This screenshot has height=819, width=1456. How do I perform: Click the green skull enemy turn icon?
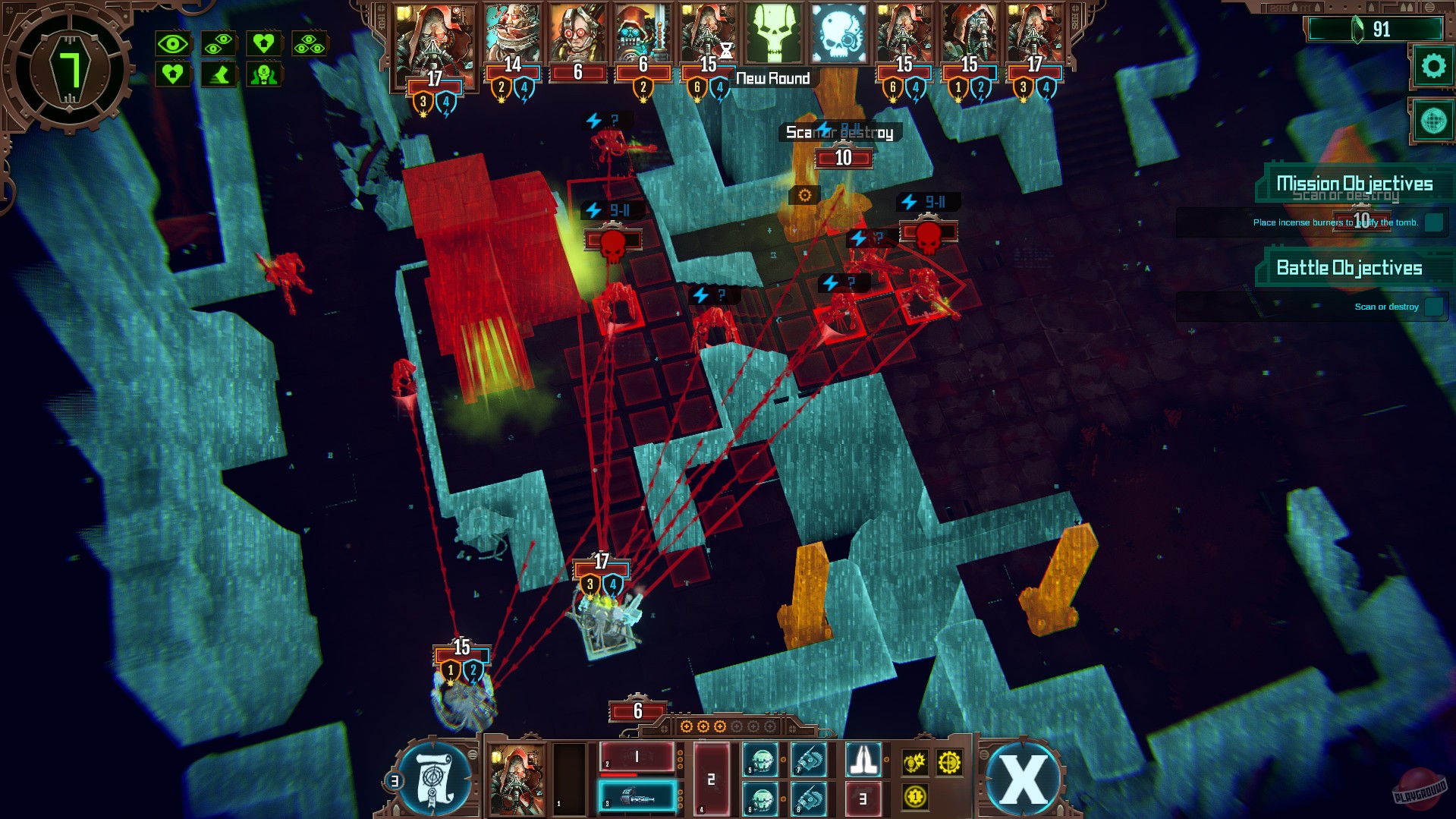(772, 34)
